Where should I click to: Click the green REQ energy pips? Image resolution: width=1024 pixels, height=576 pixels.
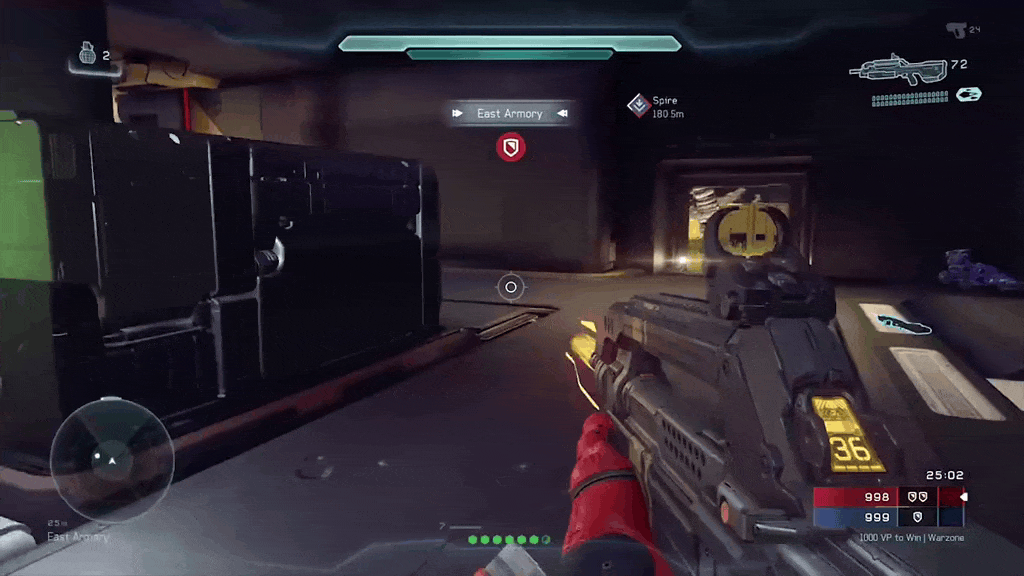click(x=509, y=540)
